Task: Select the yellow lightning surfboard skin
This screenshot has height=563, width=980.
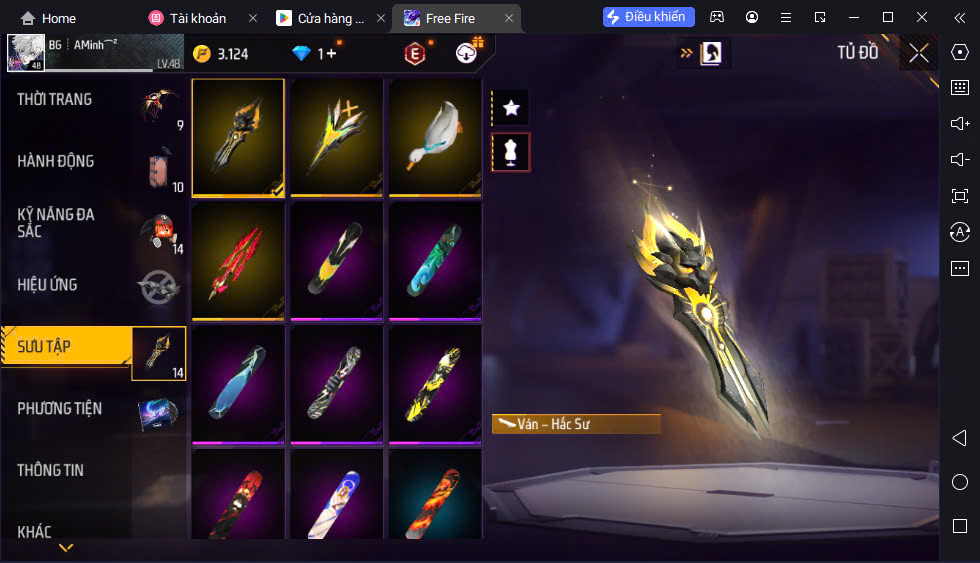Action: (x=435, y=384)
